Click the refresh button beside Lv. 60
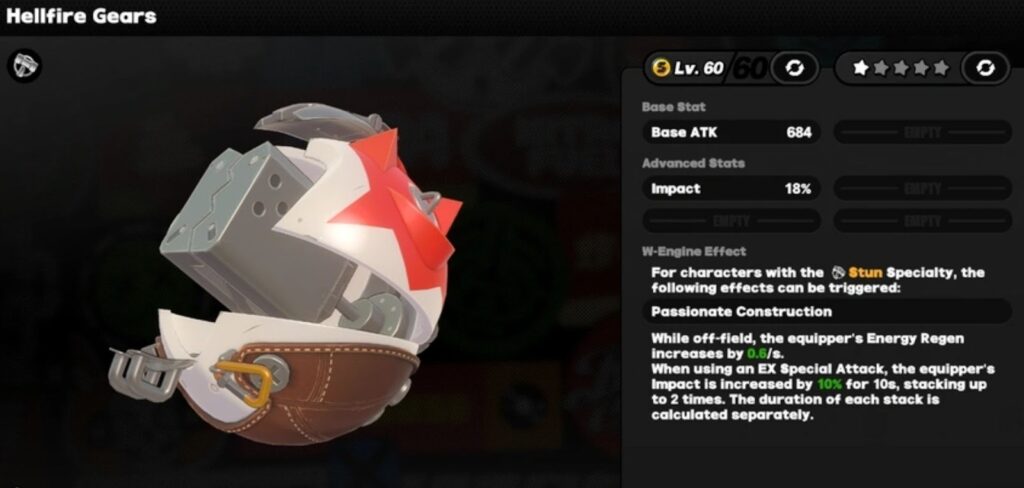The width and height of the screenshot is (1024, 488). coord(795,68)
